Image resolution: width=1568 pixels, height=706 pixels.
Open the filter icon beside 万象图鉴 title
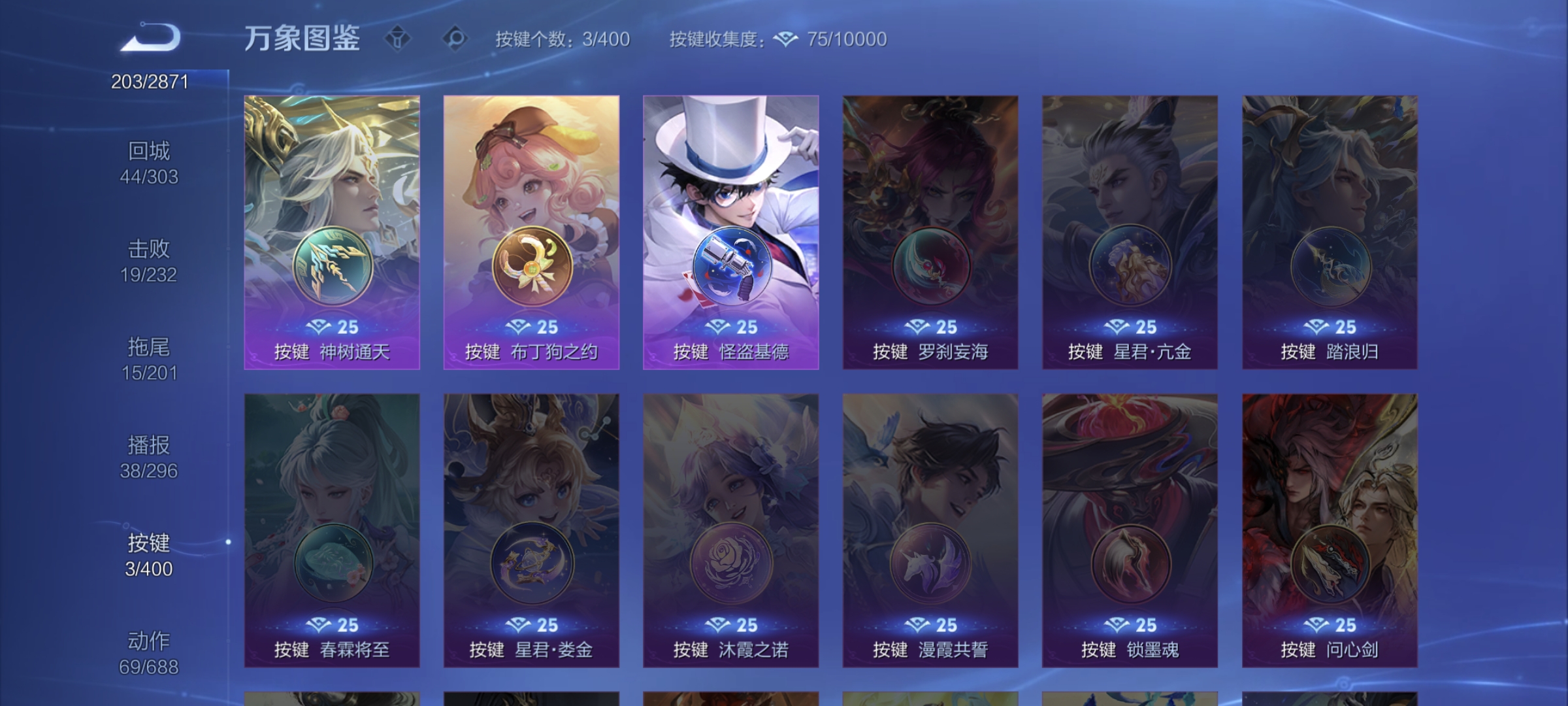pyautogui.click(x=398, y=37)
